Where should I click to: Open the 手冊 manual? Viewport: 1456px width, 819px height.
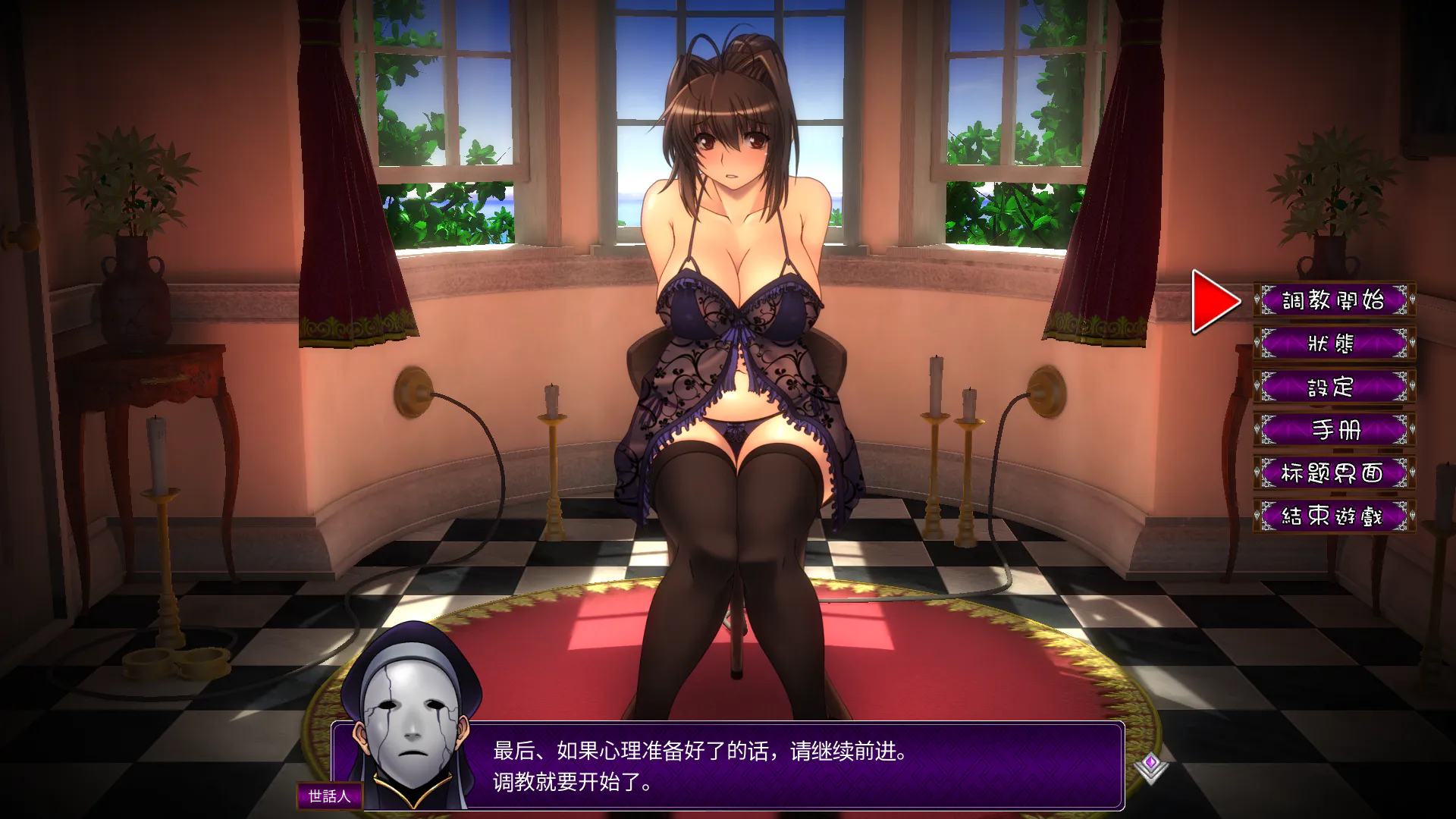pyautogui.click(x=1333, y=430)
